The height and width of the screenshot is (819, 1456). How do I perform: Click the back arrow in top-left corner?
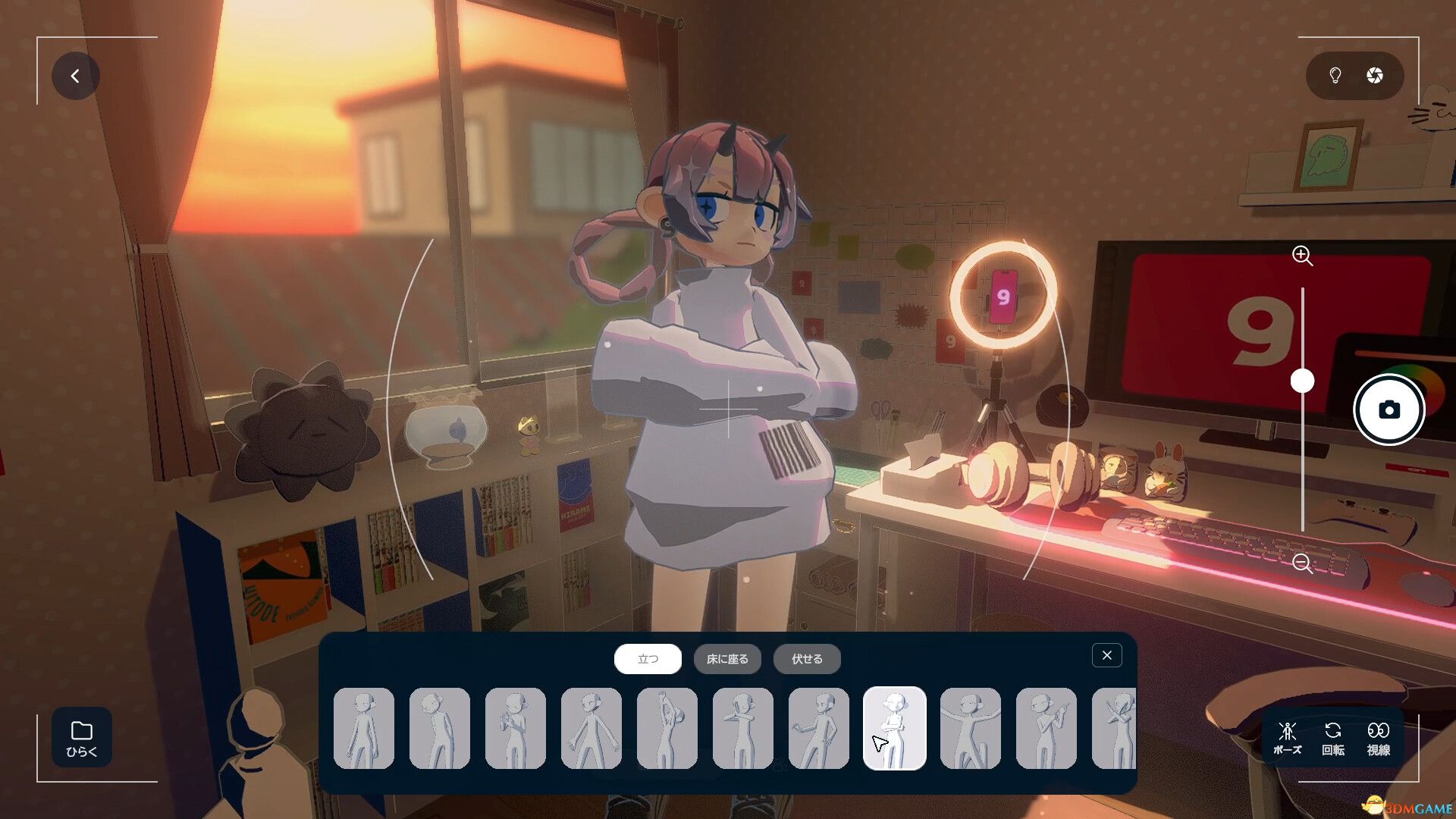click(75, 75)
